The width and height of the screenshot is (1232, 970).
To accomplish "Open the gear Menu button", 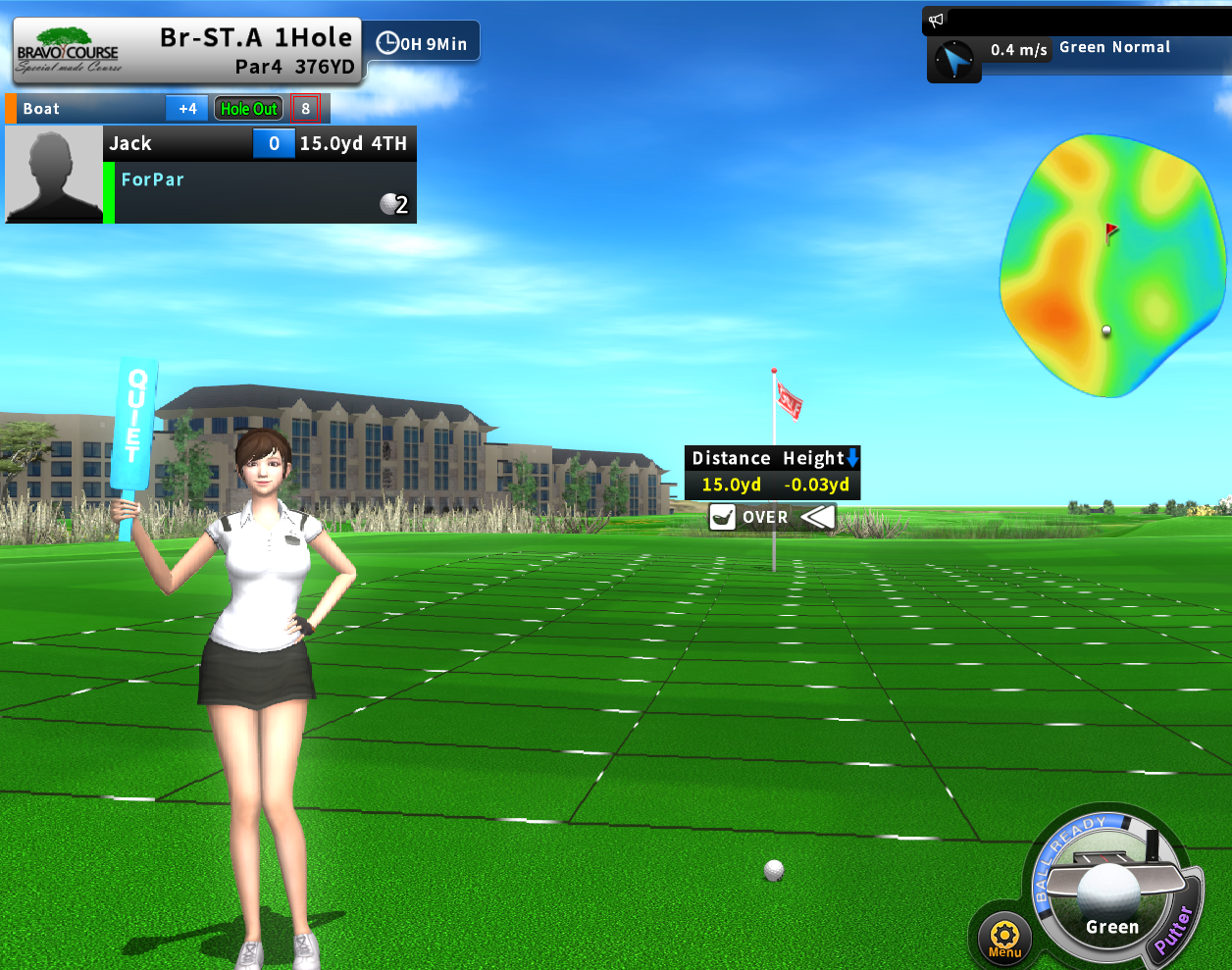I will pyautogui.click(x=1004, y=936).
